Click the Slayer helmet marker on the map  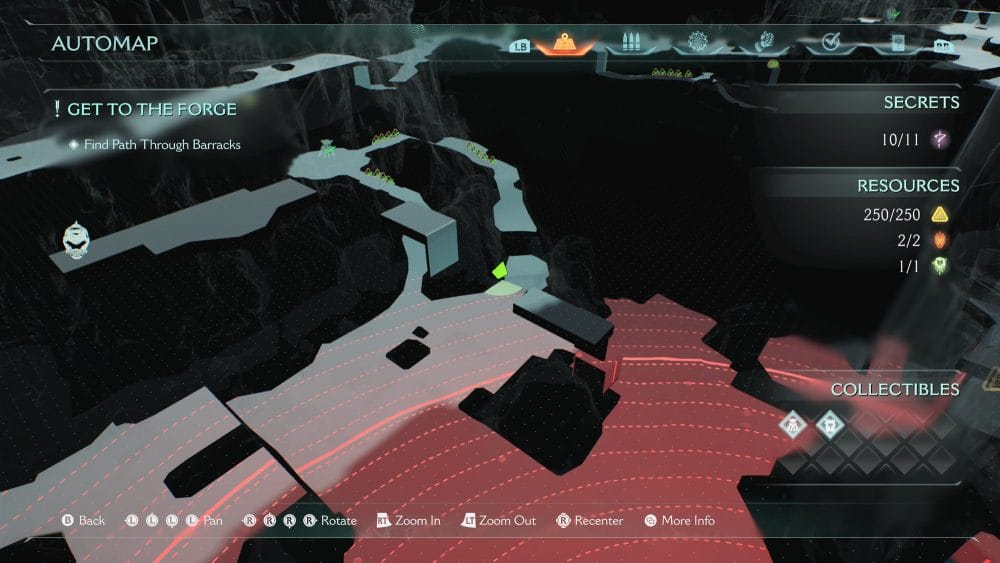click(x=76, y=239)
